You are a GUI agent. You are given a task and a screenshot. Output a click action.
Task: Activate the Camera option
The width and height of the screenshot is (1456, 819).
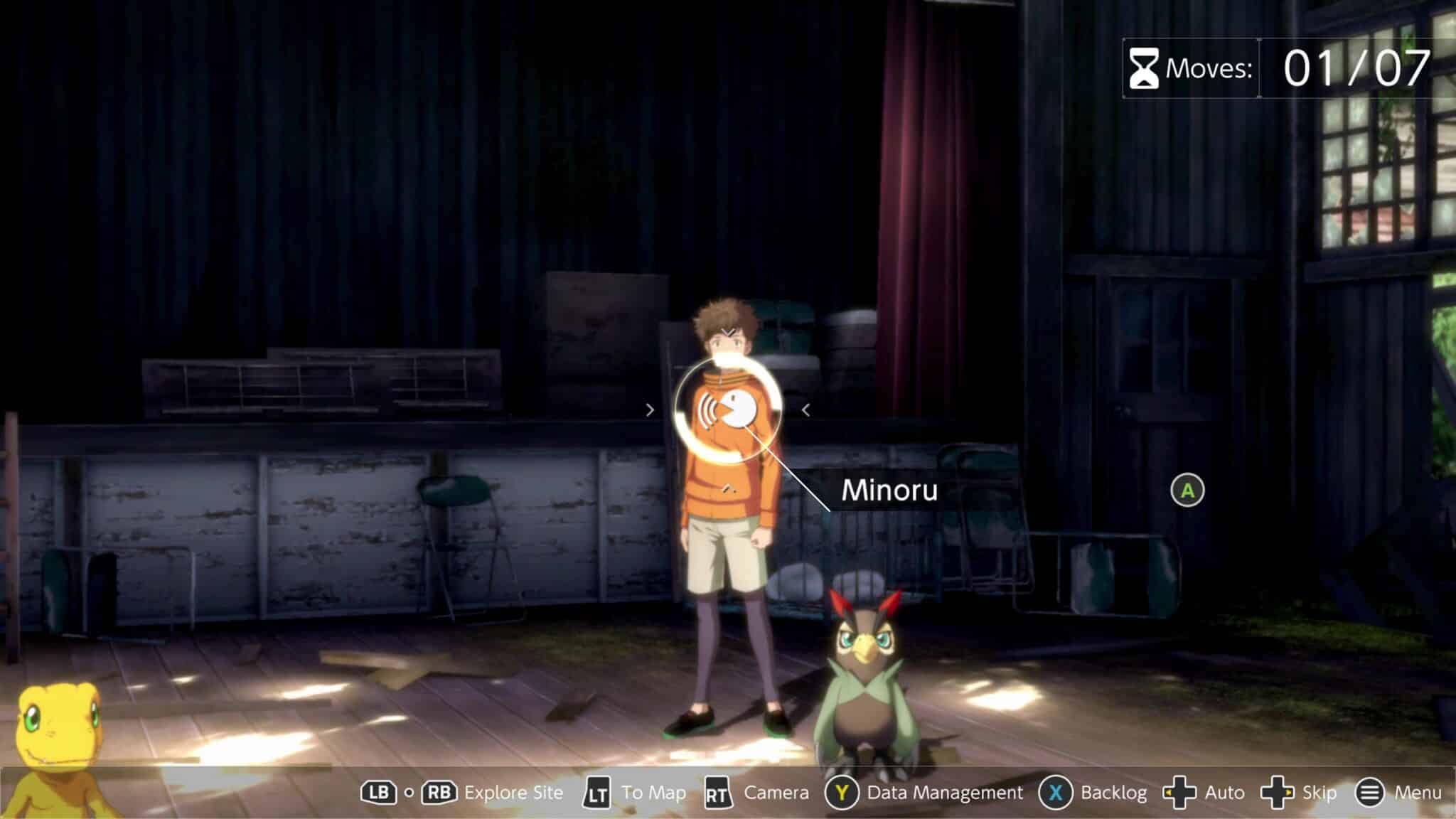pyautogui.click(x=776, y=793)
